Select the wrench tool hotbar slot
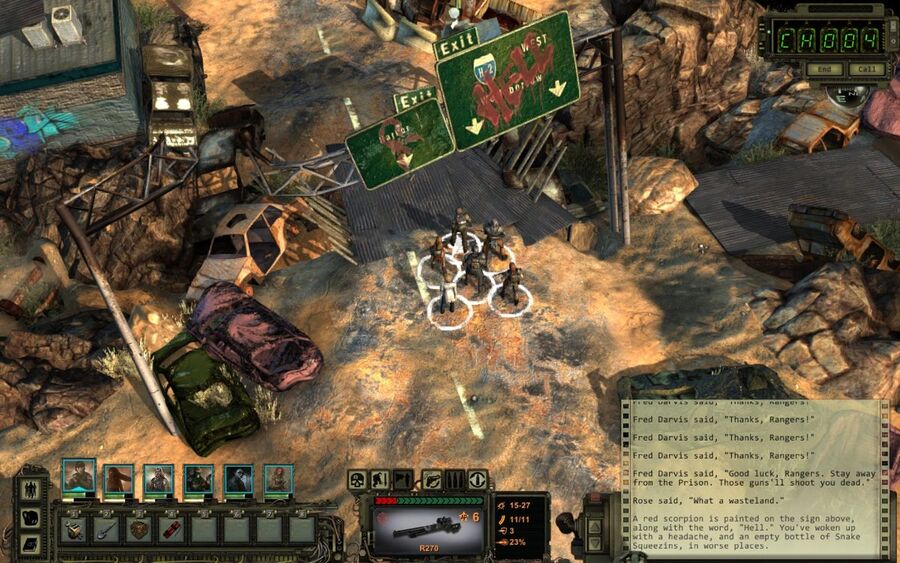 [73, 529]
